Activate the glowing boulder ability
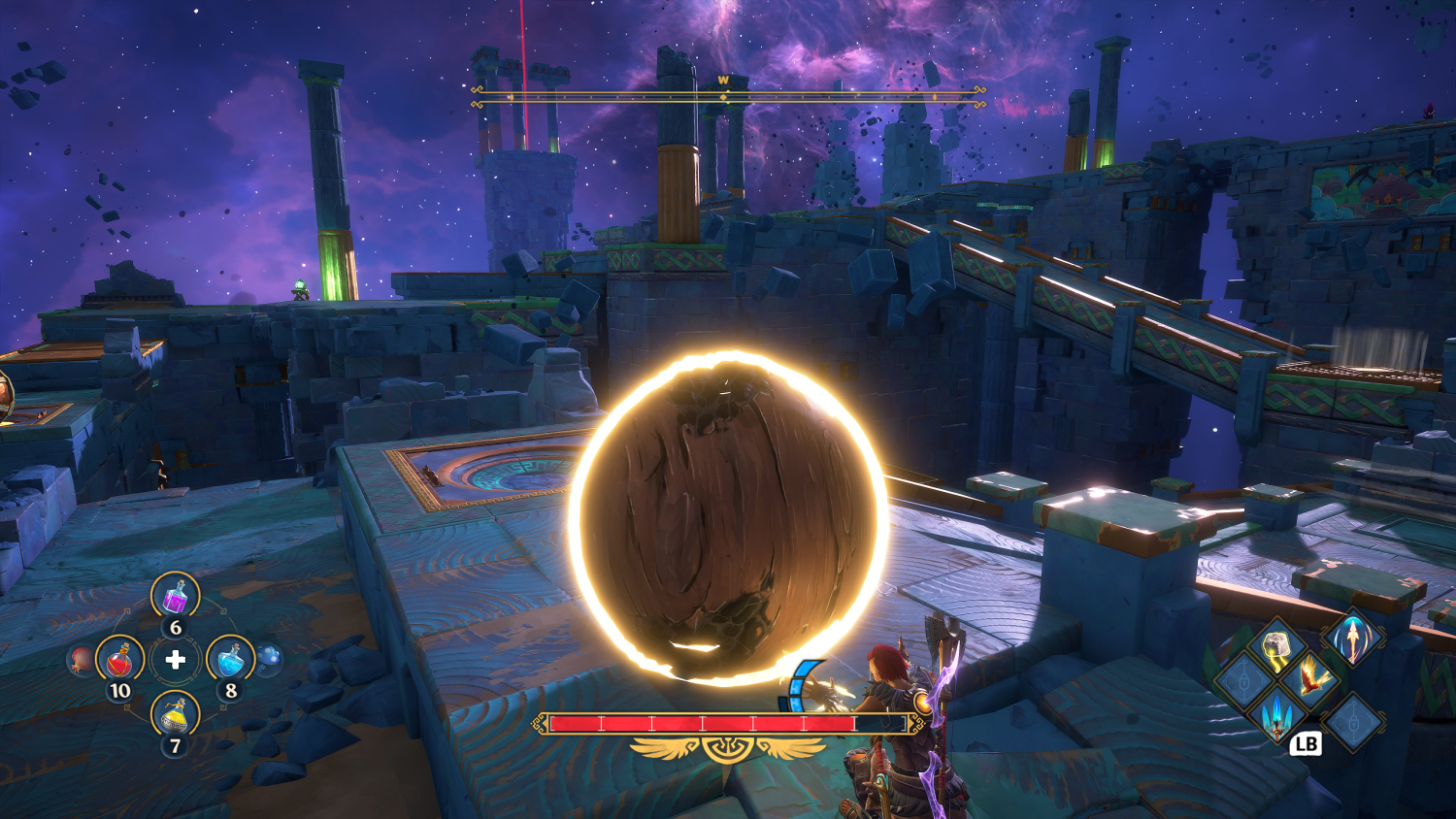 click(1276, 647)
